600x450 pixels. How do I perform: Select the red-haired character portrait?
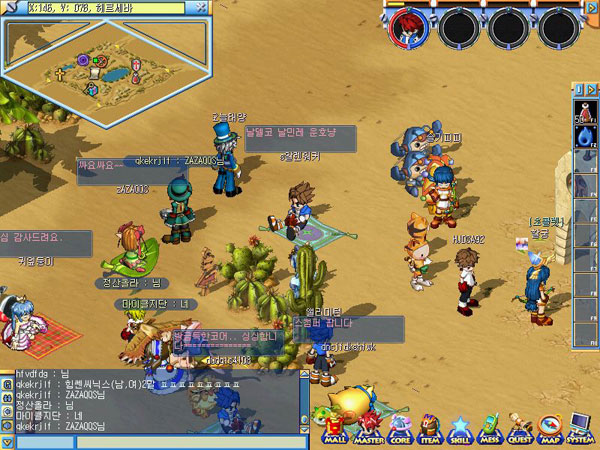(x=407, y=25)
